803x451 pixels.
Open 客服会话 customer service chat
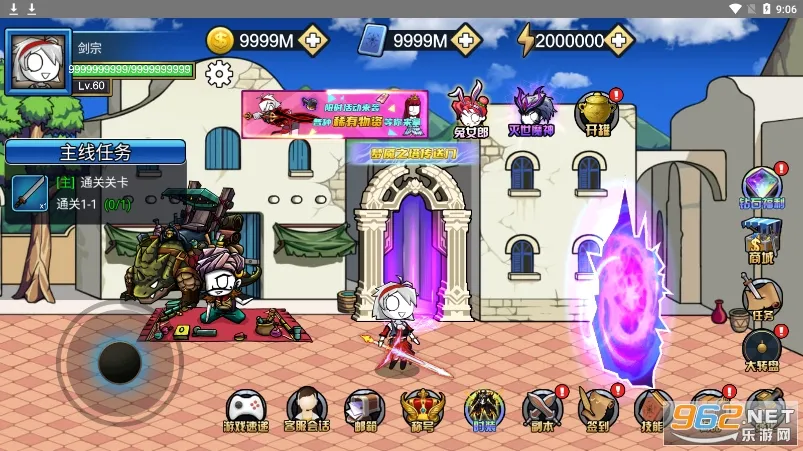pos(306,409)
